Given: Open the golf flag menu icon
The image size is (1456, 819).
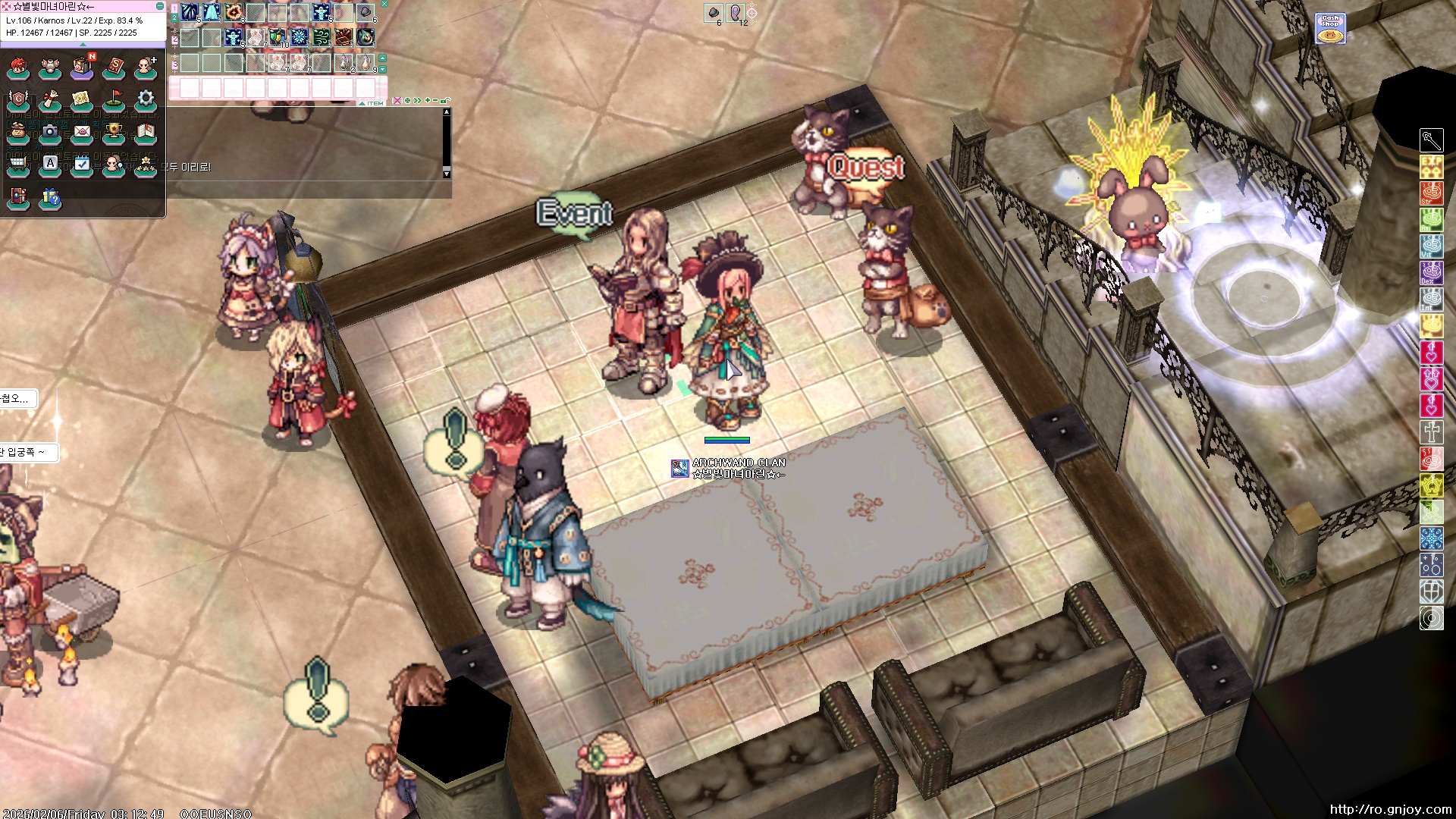Looking at the screenshot, I should click(114, 99).
